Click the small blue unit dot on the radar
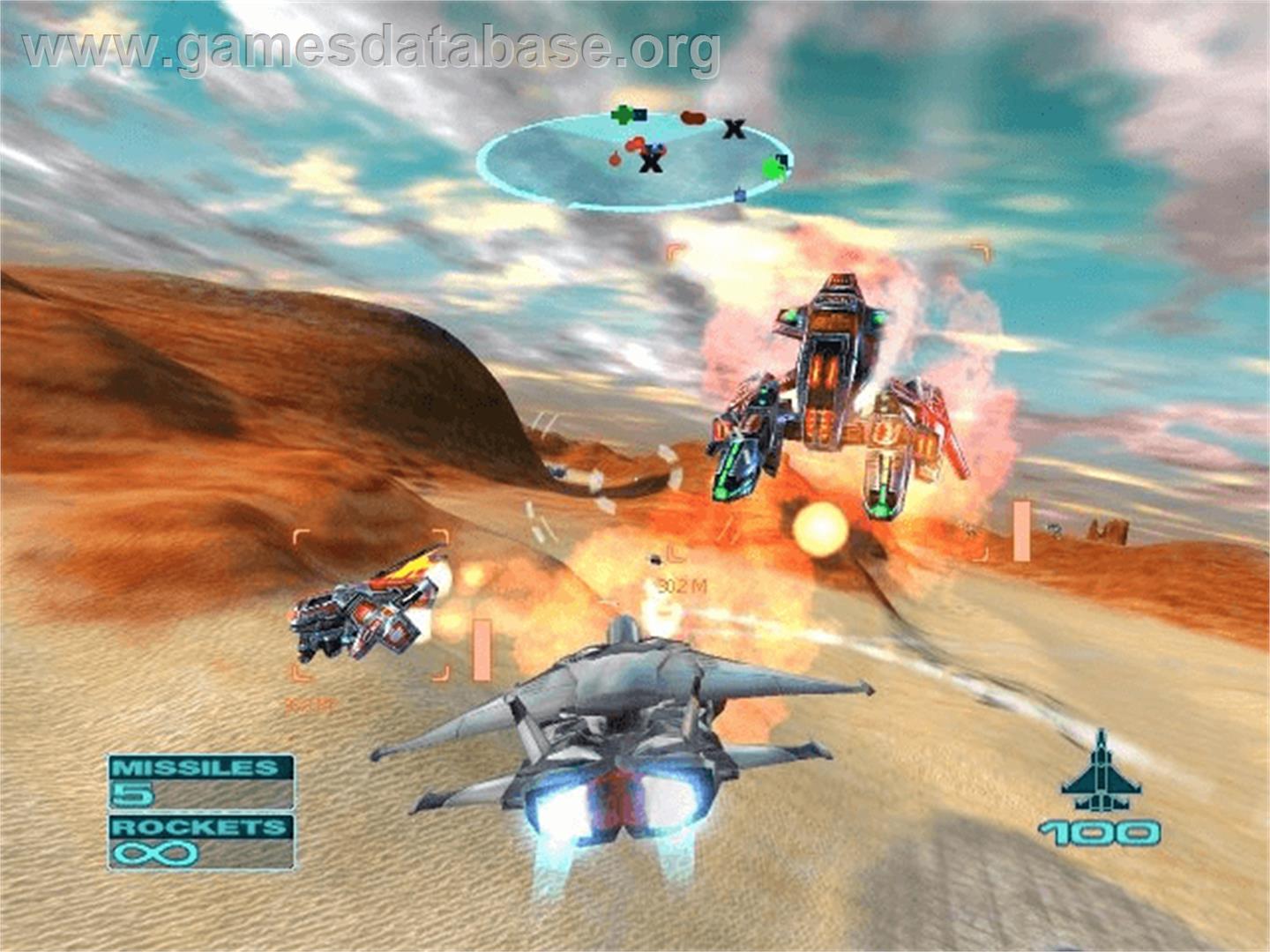1270x952 pixels. click(739, 194)
